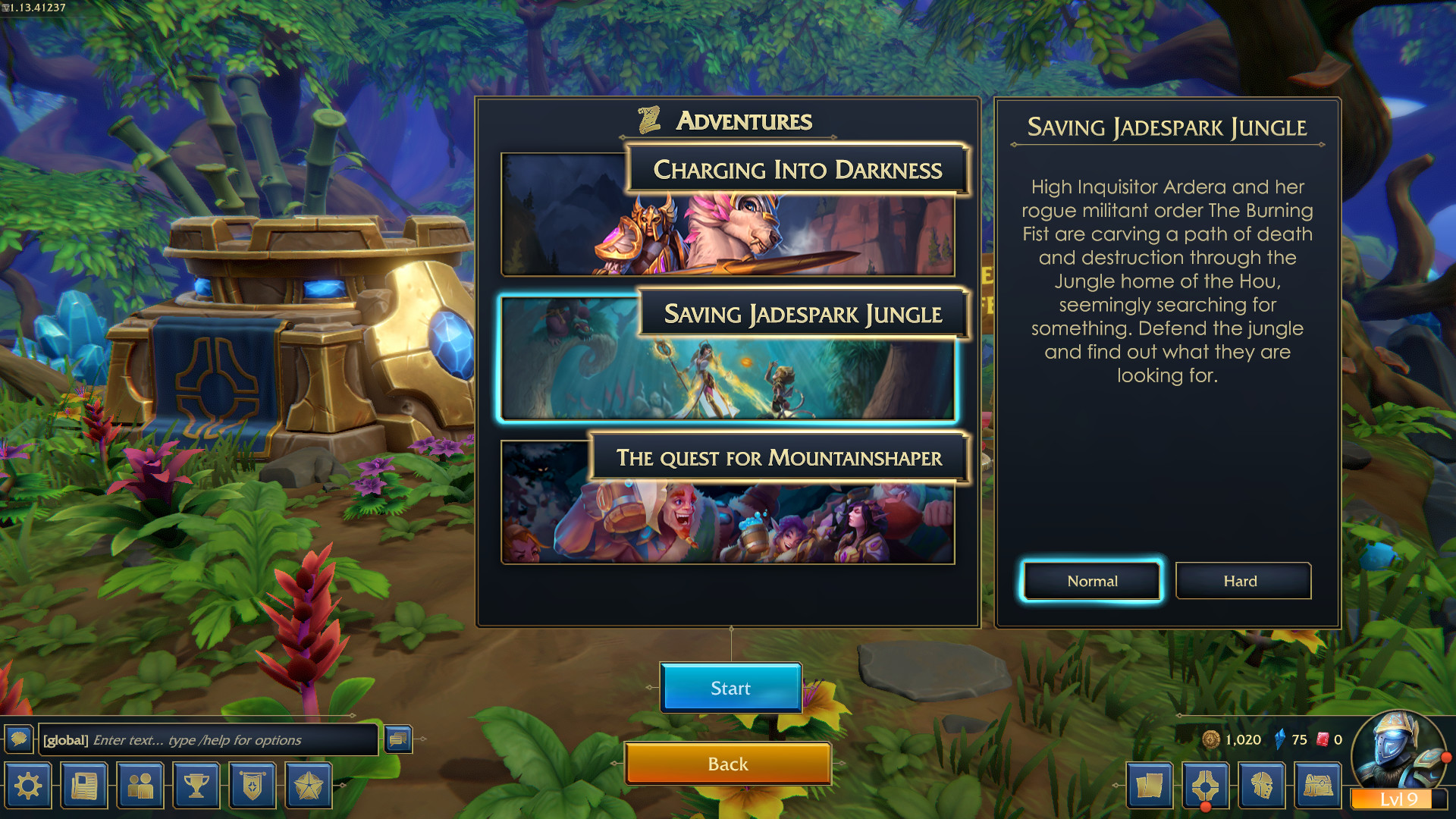The height and width of the screenshot is (819, 1456).
Task: View achievements via the trophy icon
Action: pyautogui.click(x=196, y=786)
